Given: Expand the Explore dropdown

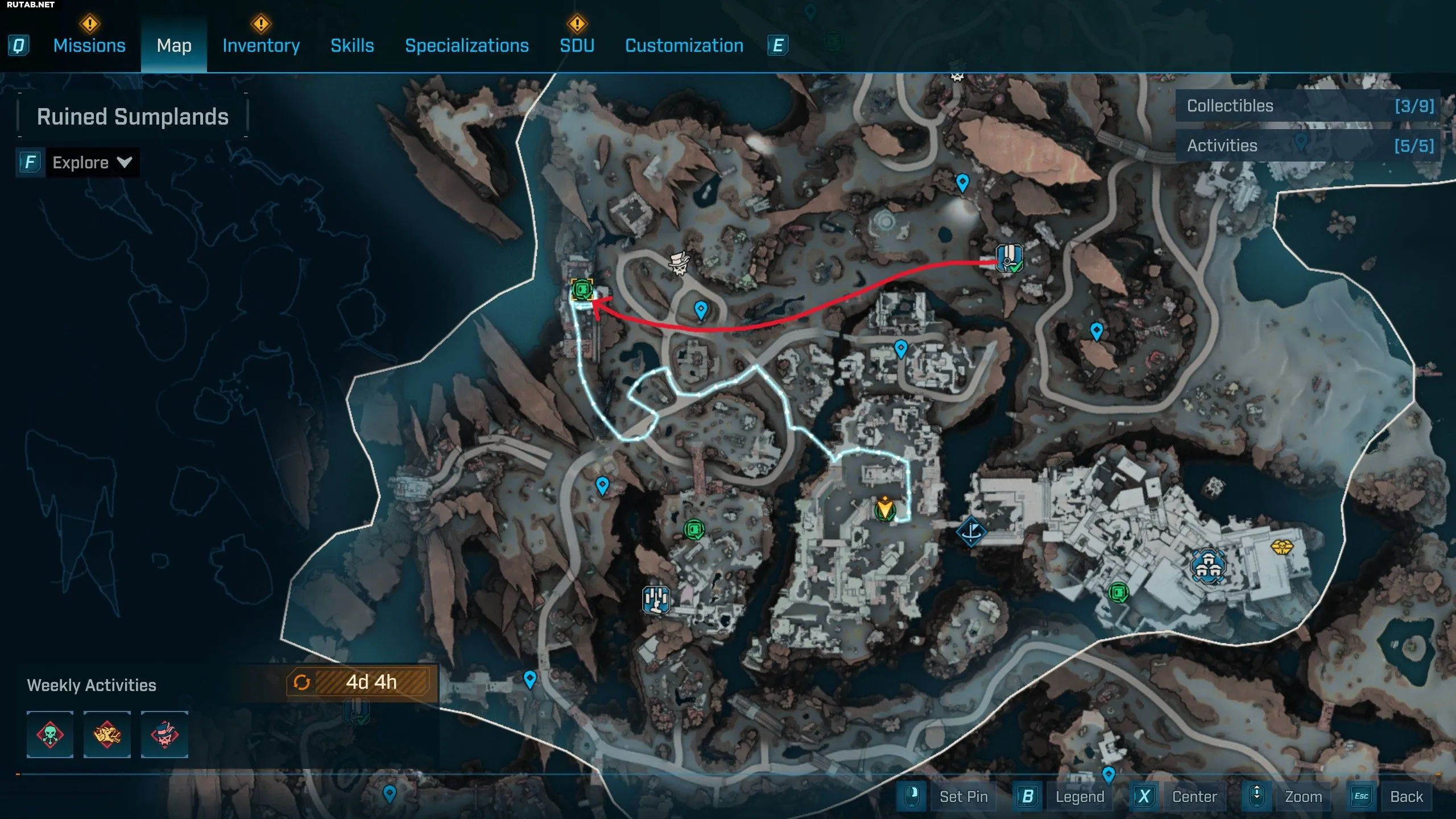Looking at the screenshot, I should point(91,163).
